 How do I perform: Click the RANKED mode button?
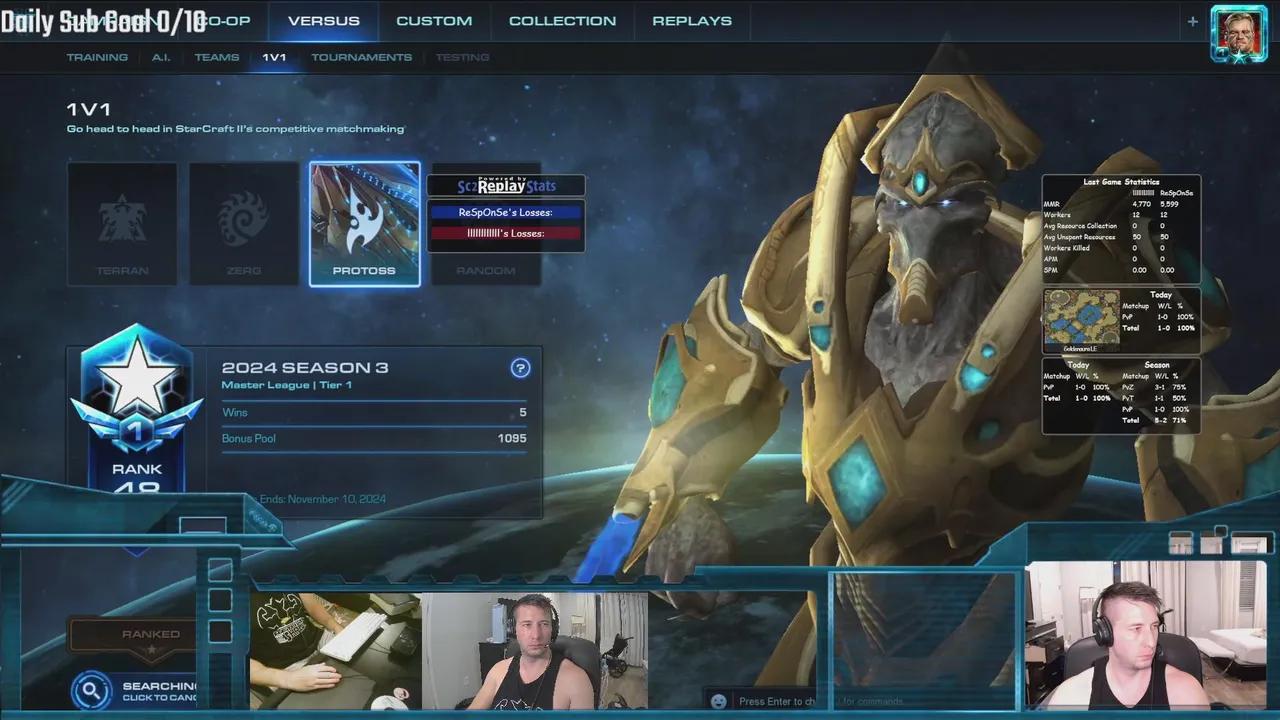tap(151, 633)
